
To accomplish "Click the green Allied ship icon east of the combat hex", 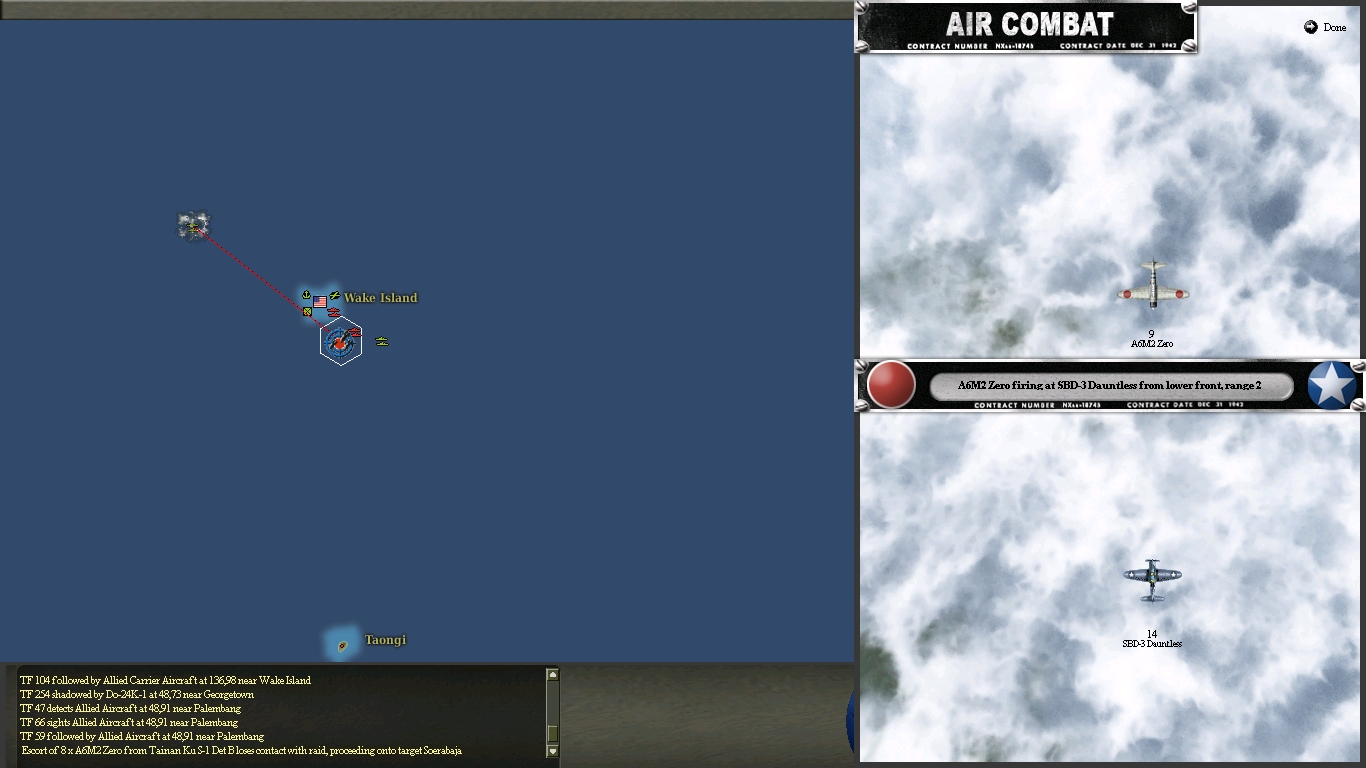I will tap(382, 342).
